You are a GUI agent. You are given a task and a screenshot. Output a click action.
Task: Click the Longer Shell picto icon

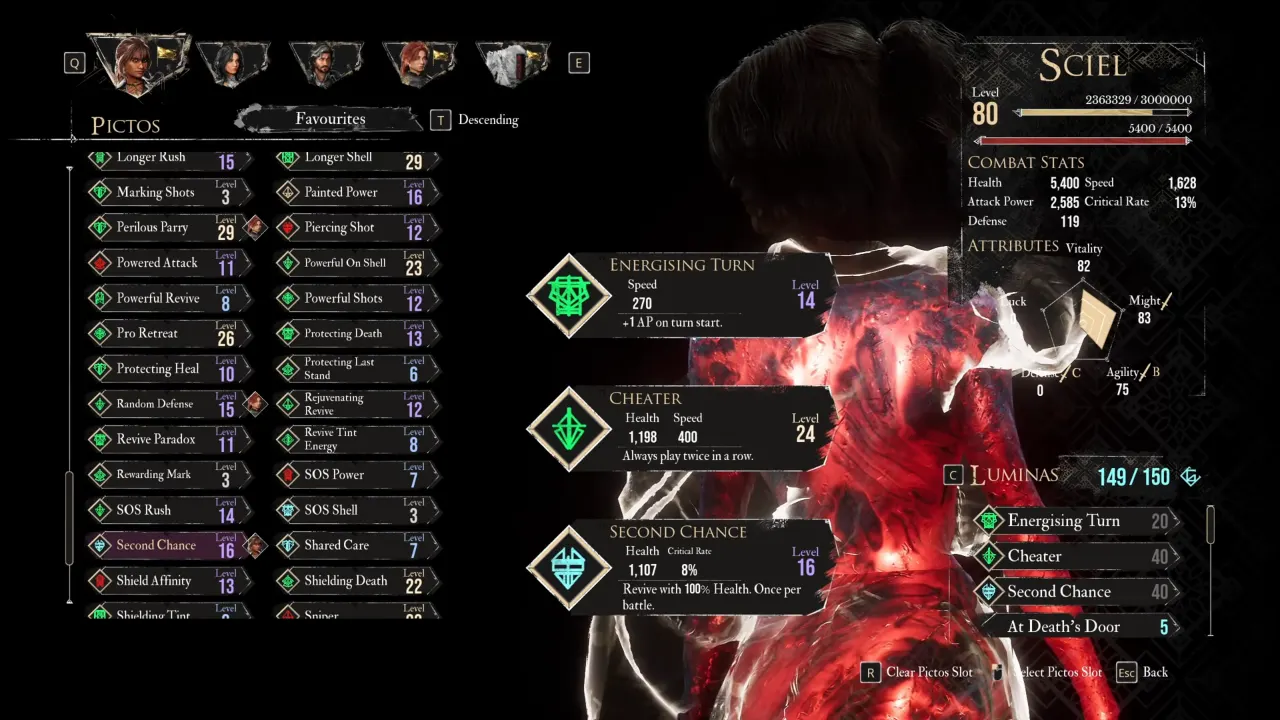pos(287,157)
